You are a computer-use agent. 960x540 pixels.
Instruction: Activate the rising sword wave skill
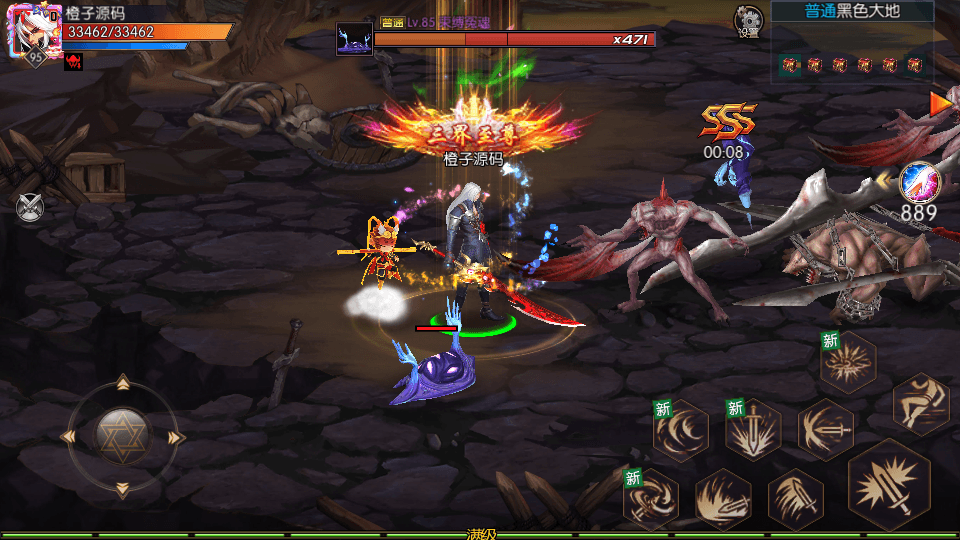tap(723, 498)
